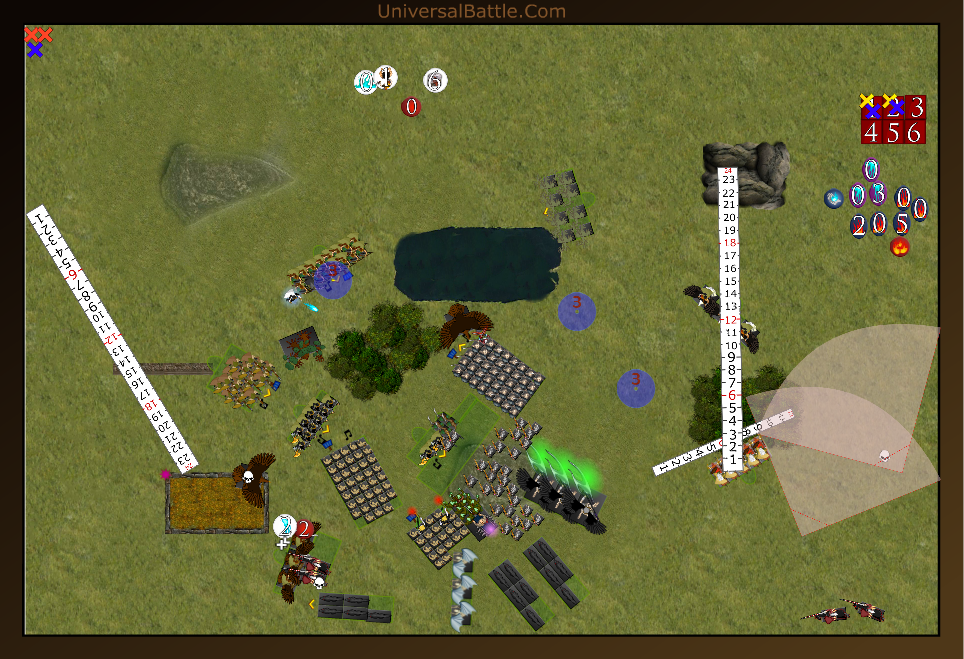Select turn tracker tile number 3
This screenshot has width=964, height=659.
coord(916,108)
